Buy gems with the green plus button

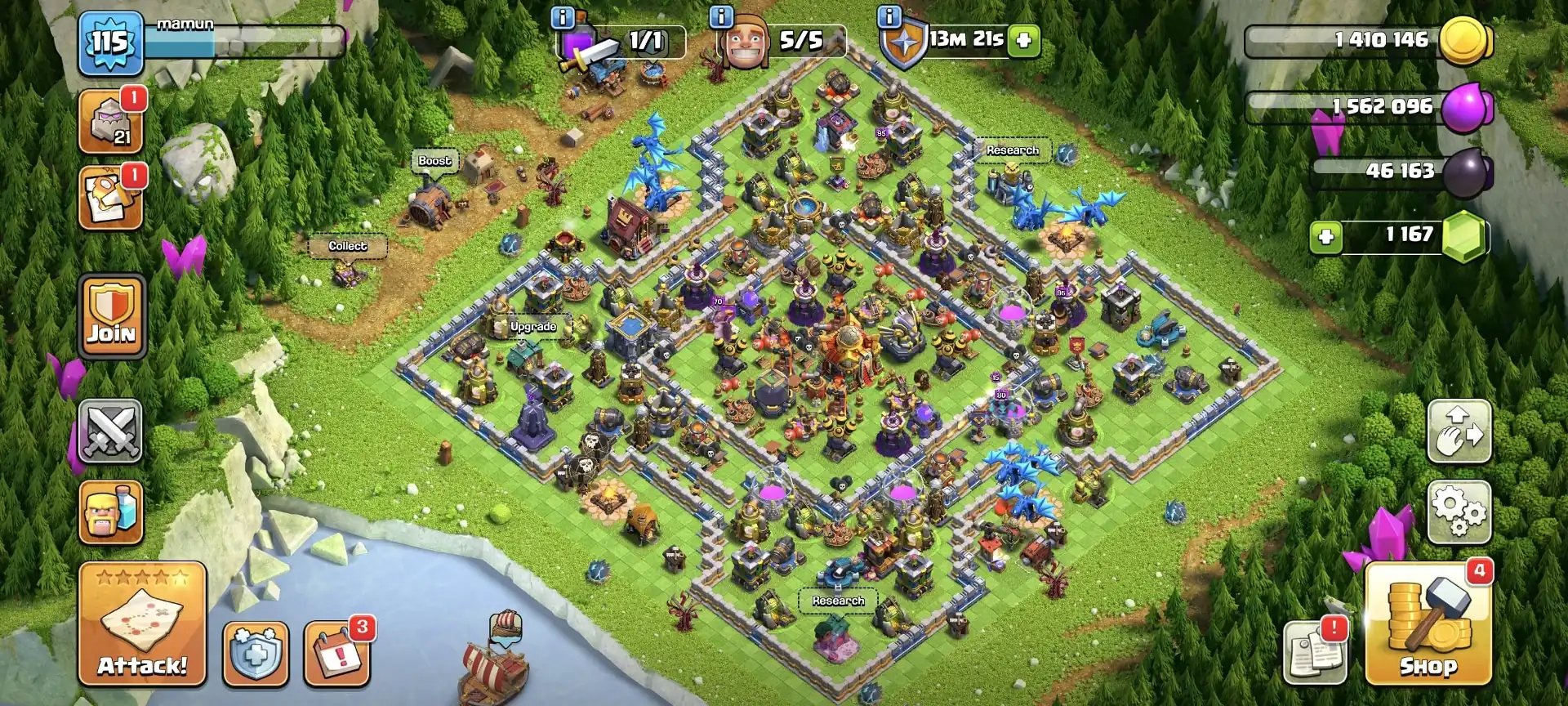1325,235
